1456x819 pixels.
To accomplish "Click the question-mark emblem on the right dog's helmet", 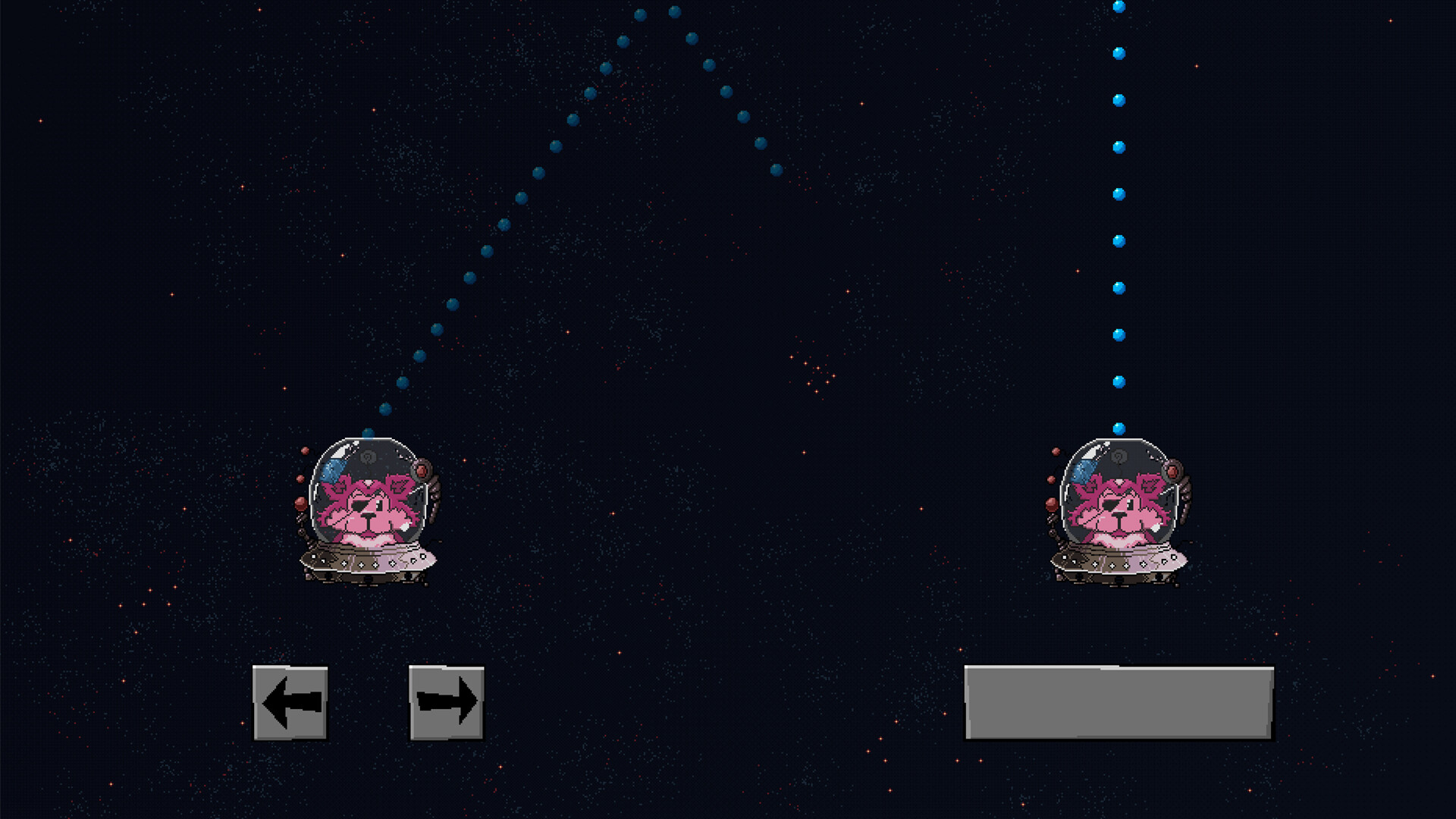I will coord(1119,455).
